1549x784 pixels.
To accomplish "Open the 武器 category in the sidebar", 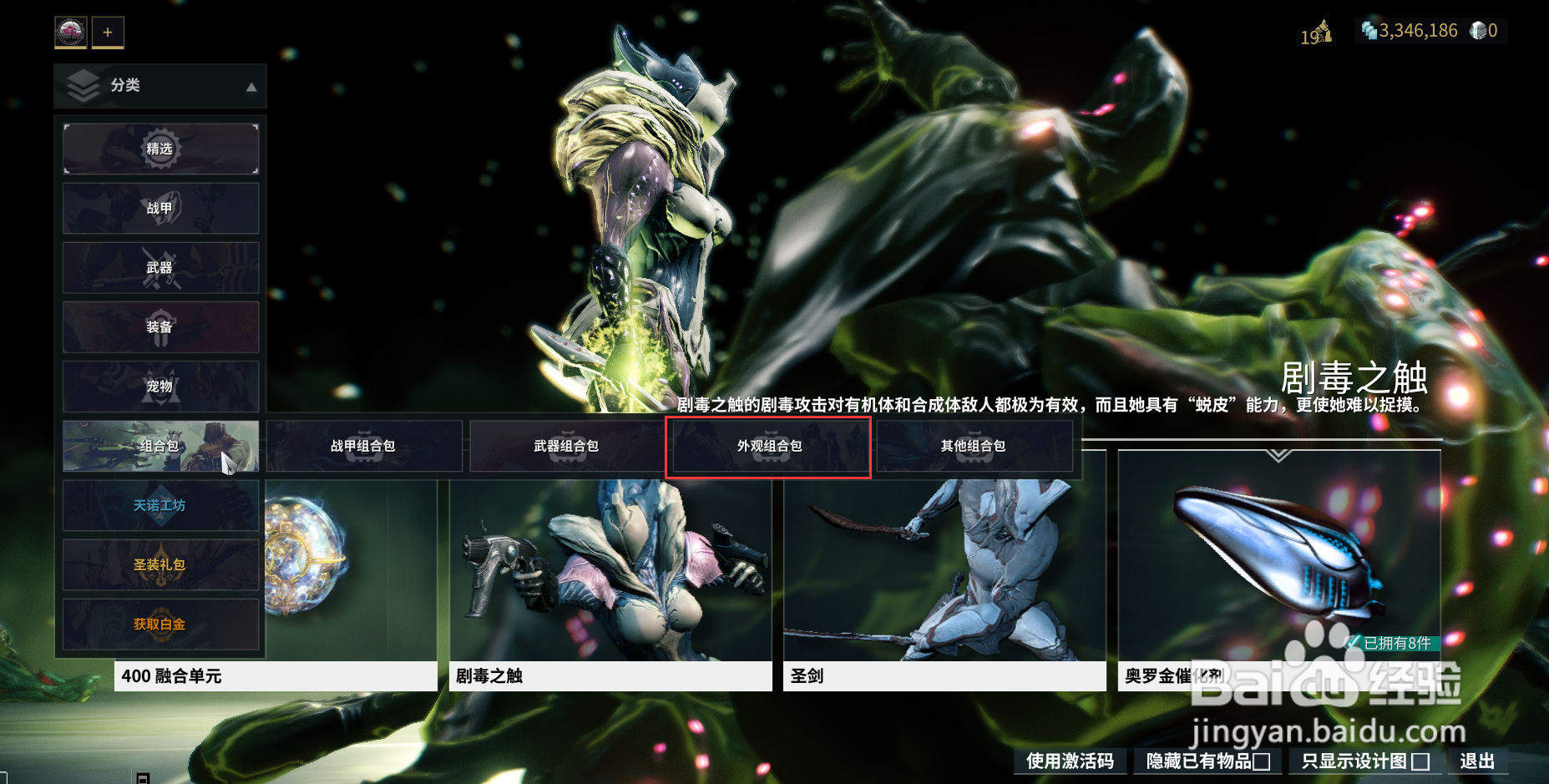I will click(x=159, y=267).
